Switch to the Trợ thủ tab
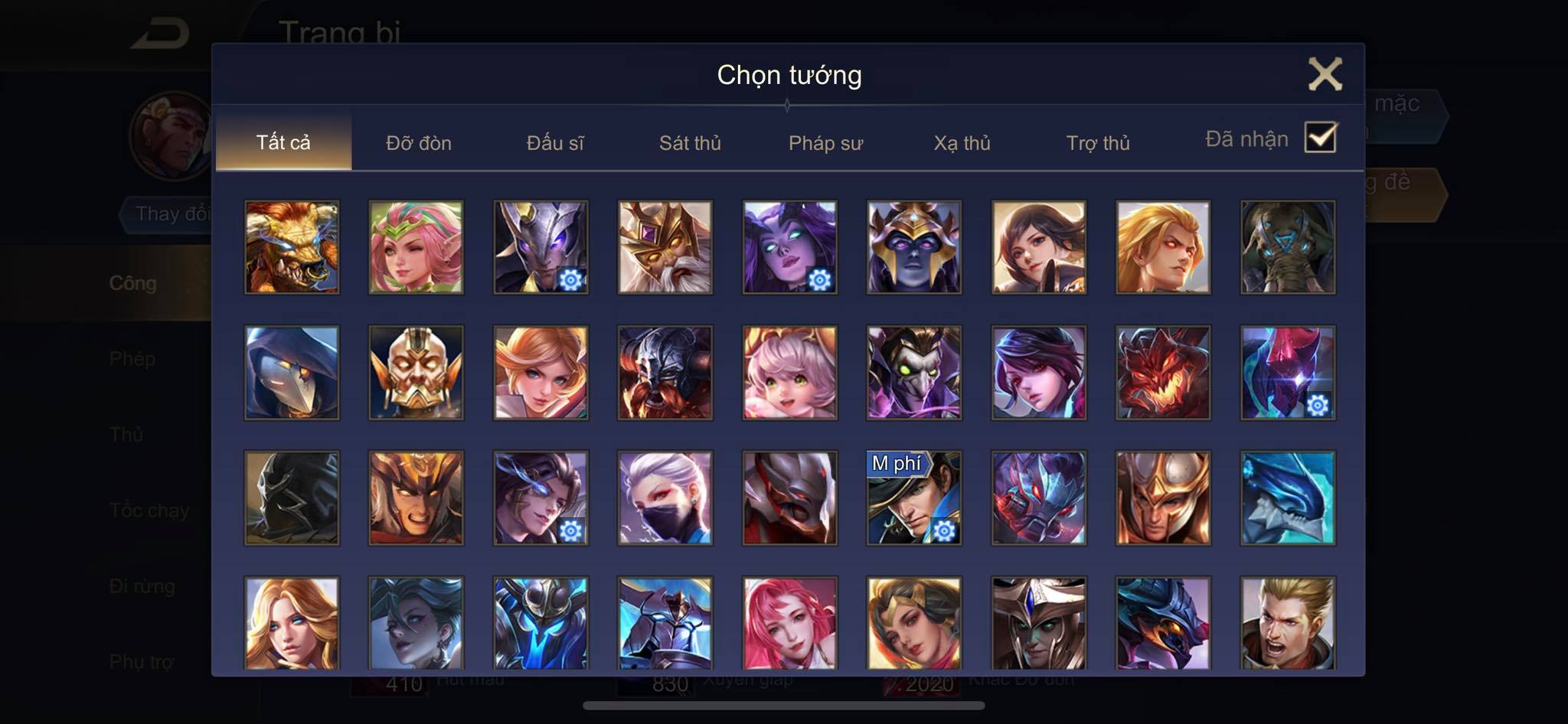 pyautogui.click(x=1098, y=142)
